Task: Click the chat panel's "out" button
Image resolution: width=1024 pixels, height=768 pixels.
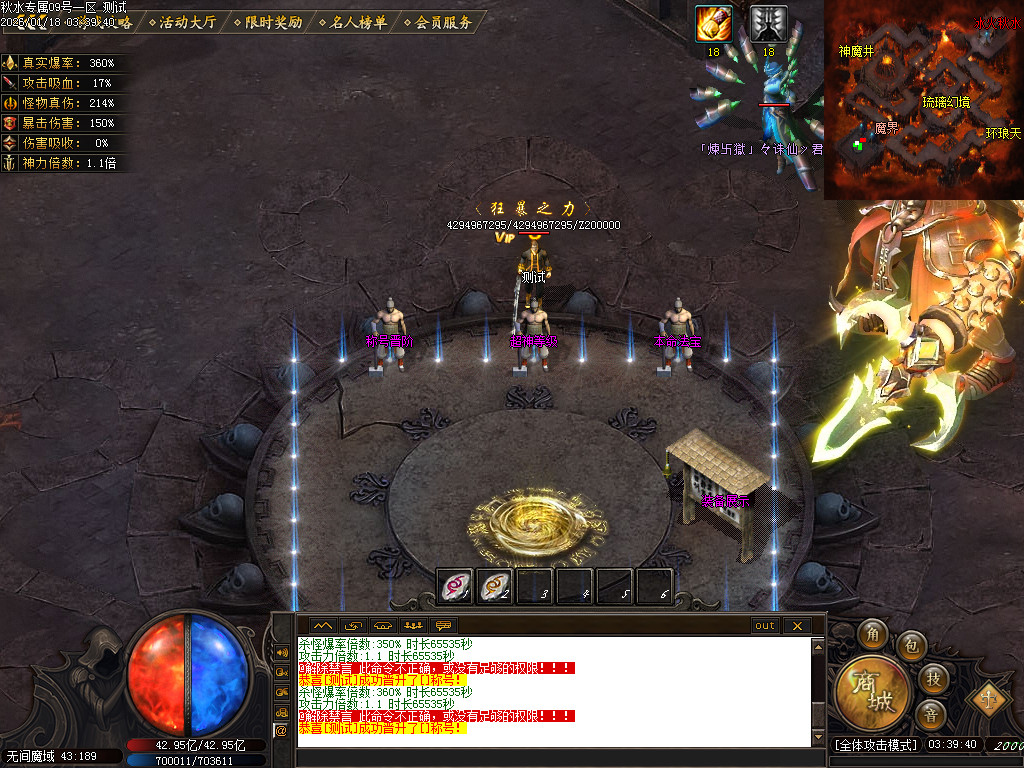Action: point(764,626)
